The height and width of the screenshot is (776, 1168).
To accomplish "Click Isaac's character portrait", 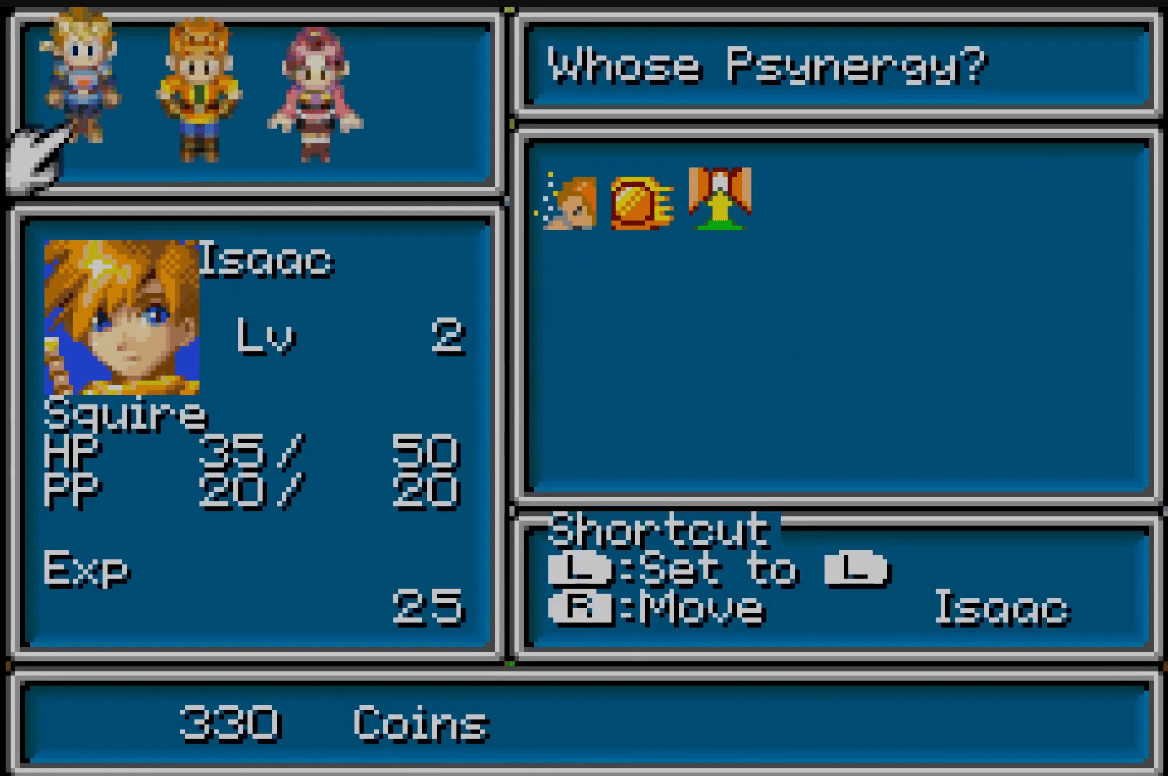I will point(121,318).
